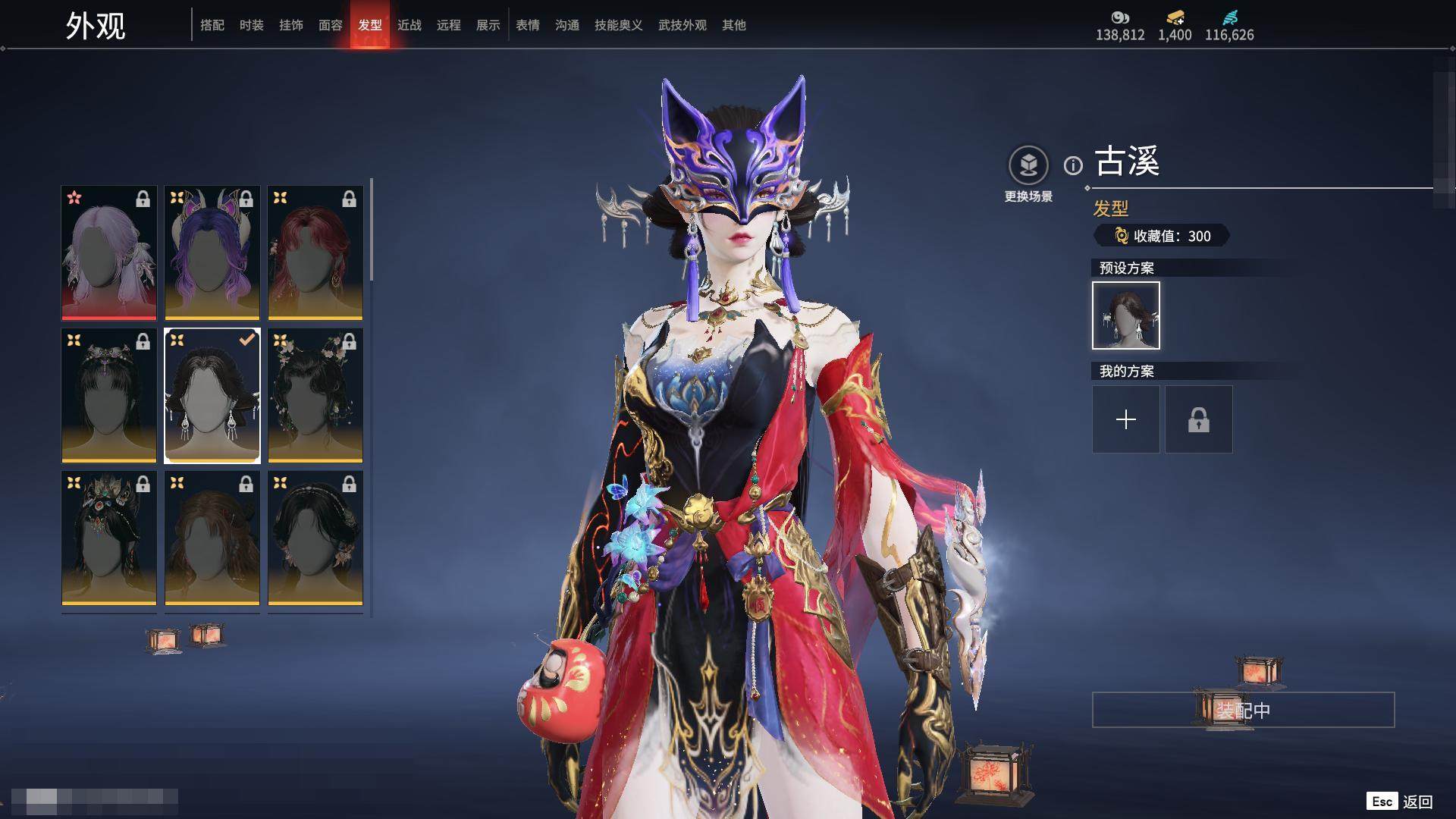Click the 装配中 equip button
The height and width of the screenshot is (819, 1456).
[1243, 710]
